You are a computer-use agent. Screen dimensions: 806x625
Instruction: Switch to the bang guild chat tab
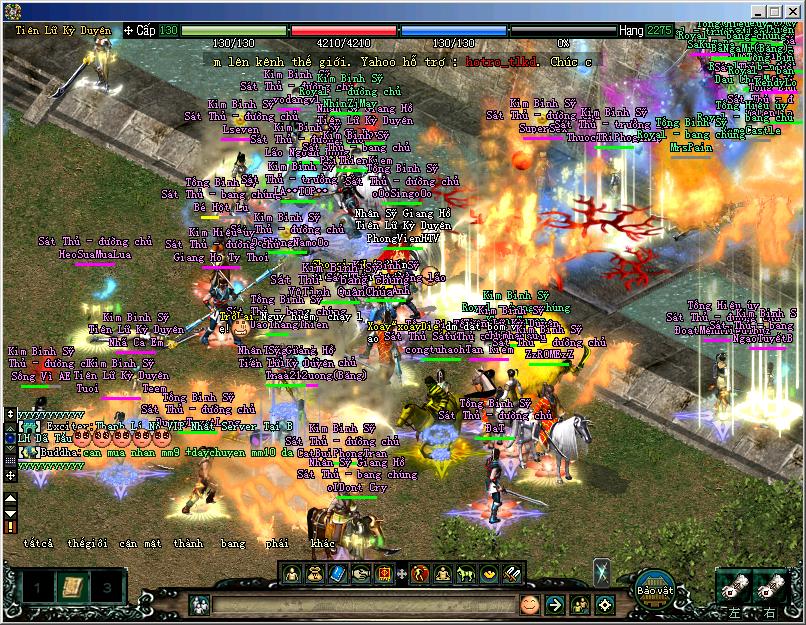pos(233,544)
